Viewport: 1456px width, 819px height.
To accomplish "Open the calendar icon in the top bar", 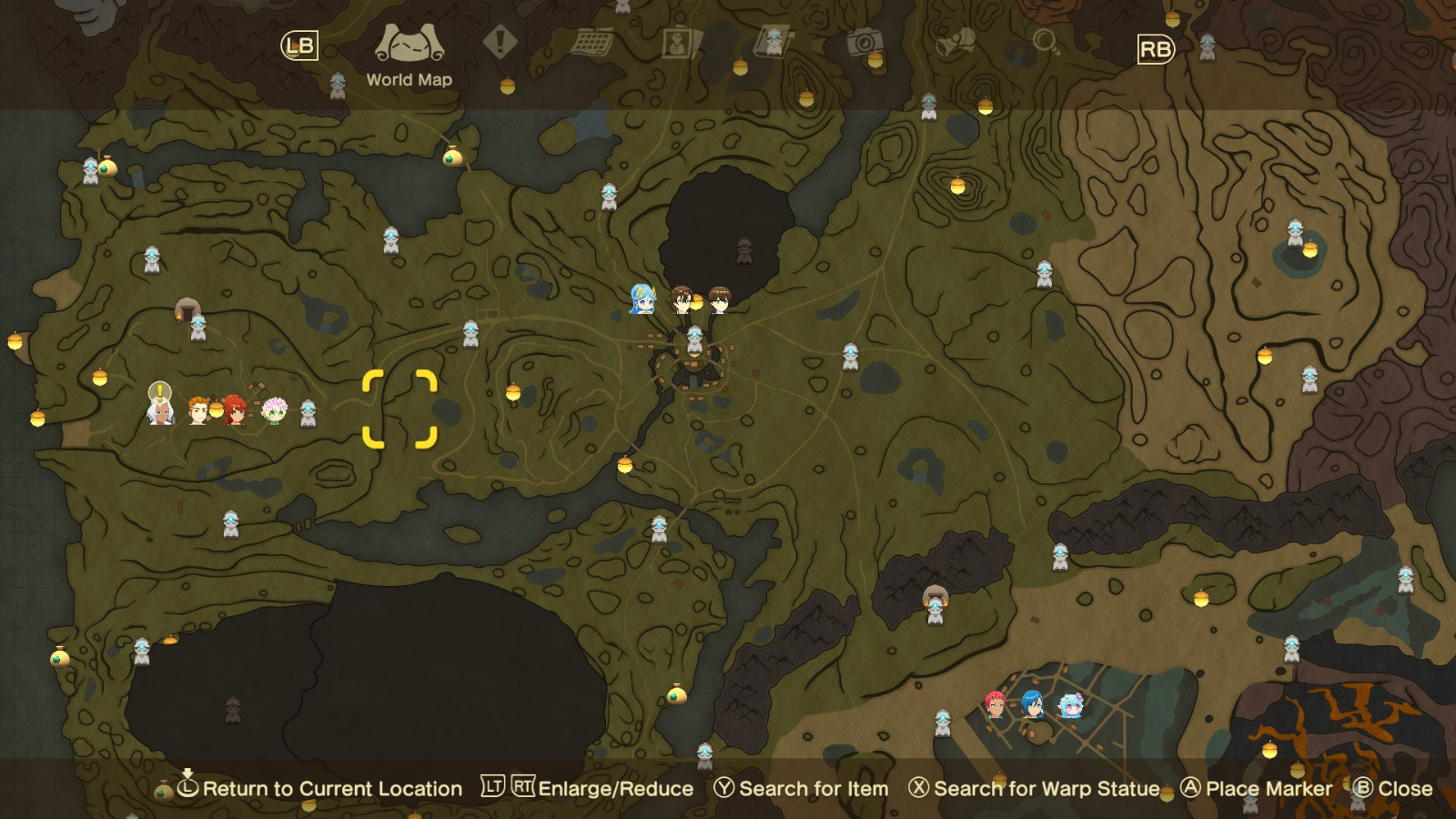I will [591, 41].
